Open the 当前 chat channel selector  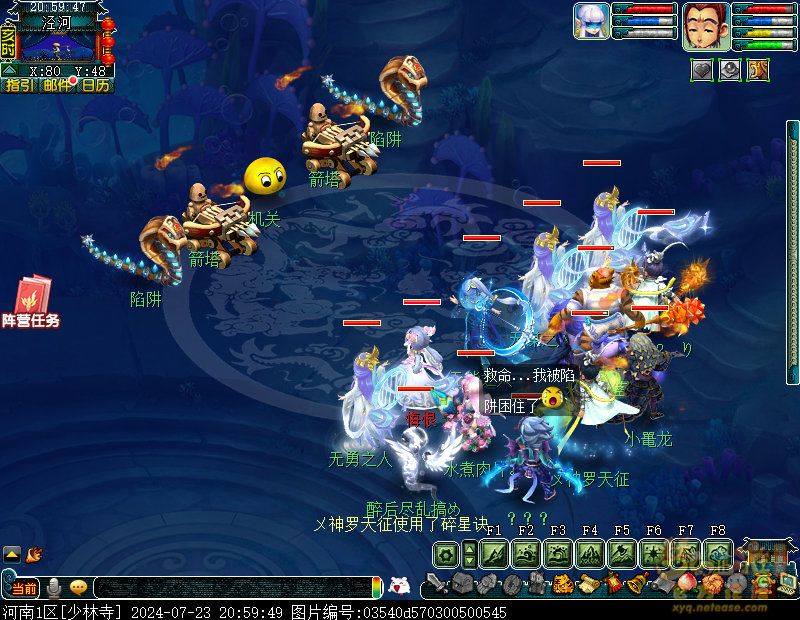(x=24, y=588)
